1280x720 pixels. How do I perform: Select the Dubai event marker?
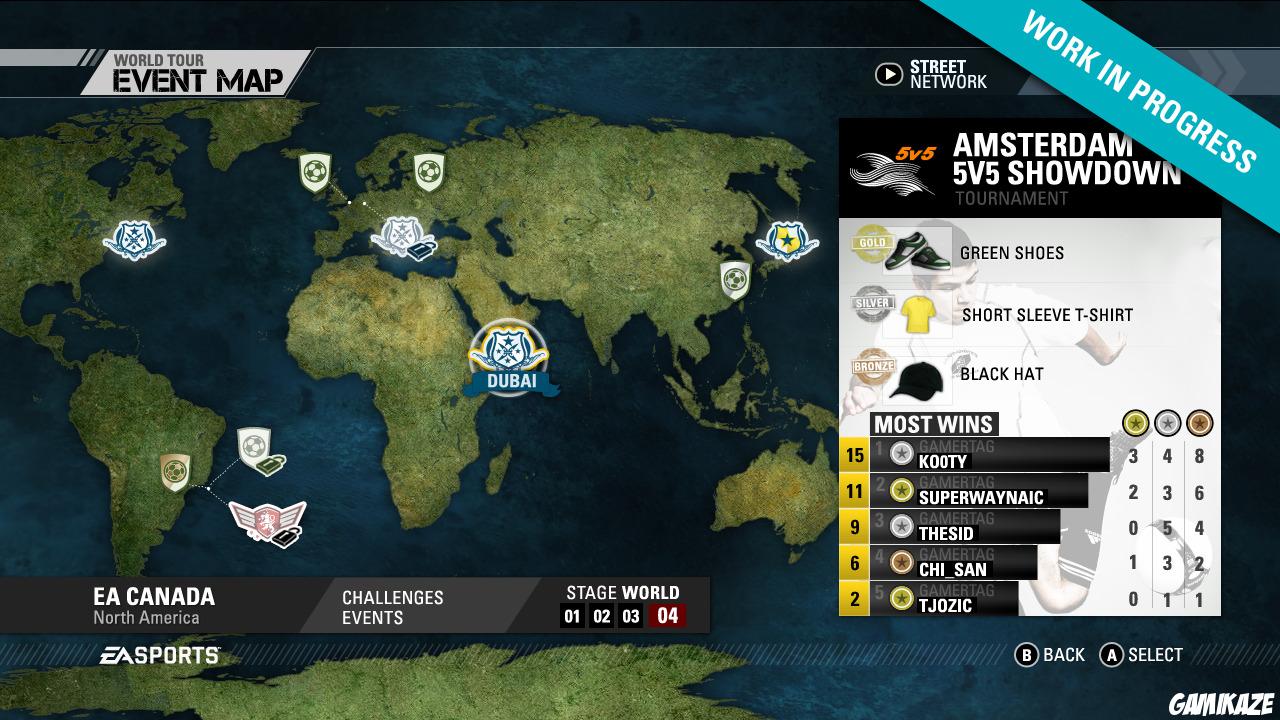(x=508, y=352)
